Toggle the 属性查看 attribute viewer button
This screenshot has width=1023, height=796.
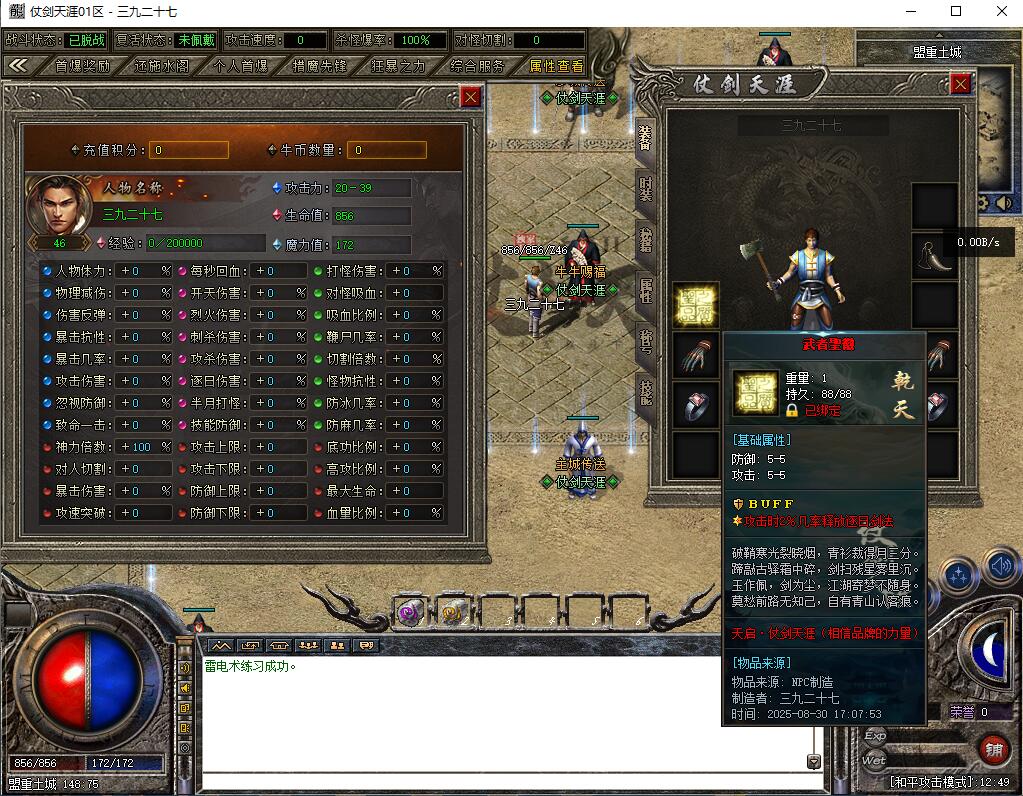[556, 66]
